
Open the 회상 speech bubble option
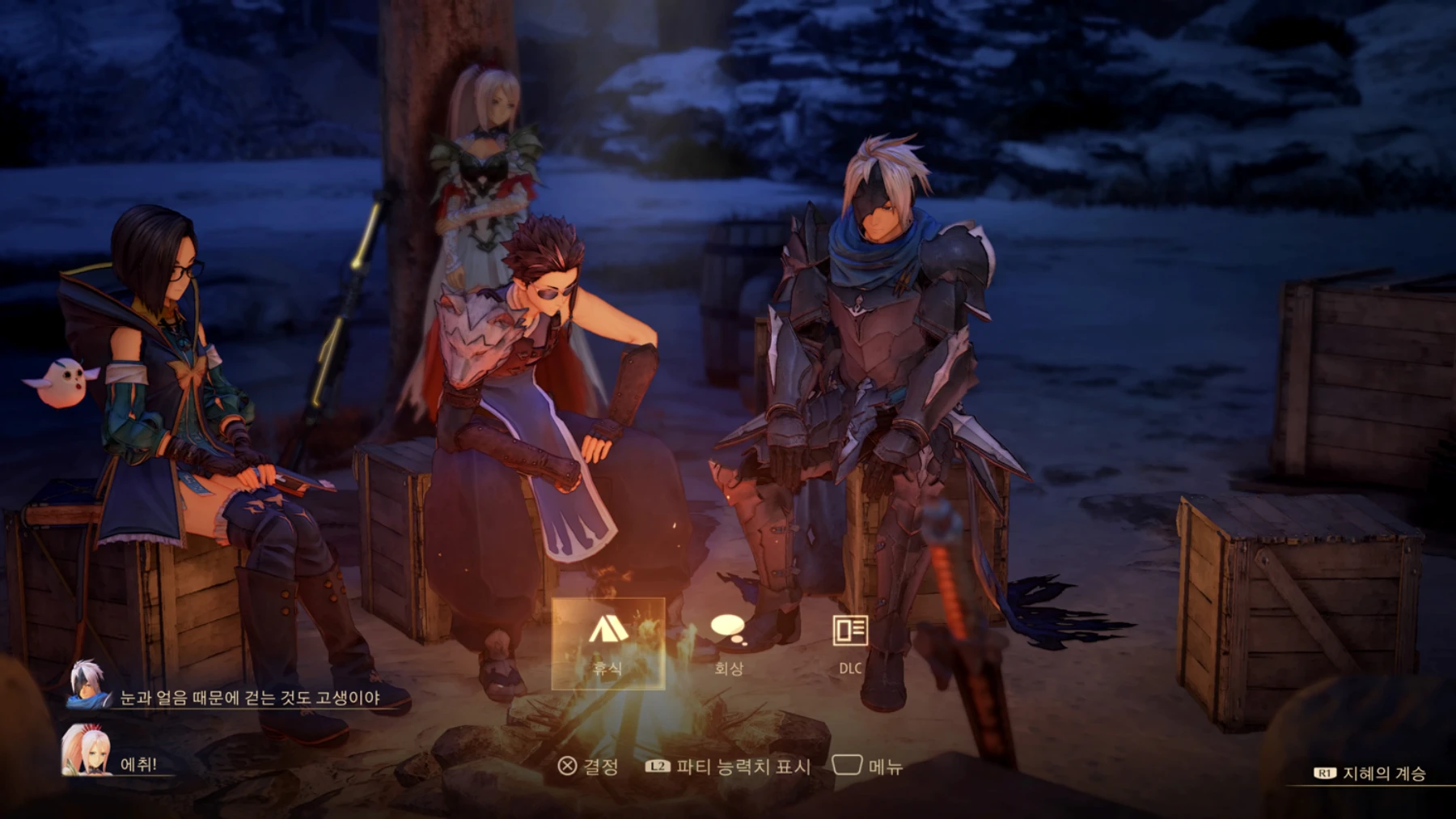coord(728,643)
